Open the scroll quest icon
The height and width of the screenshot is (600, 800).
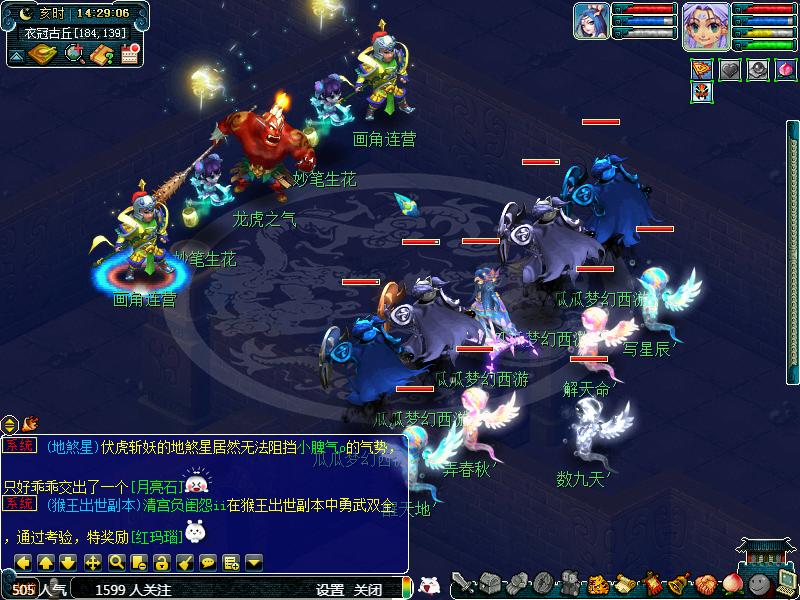click(624, 583)
